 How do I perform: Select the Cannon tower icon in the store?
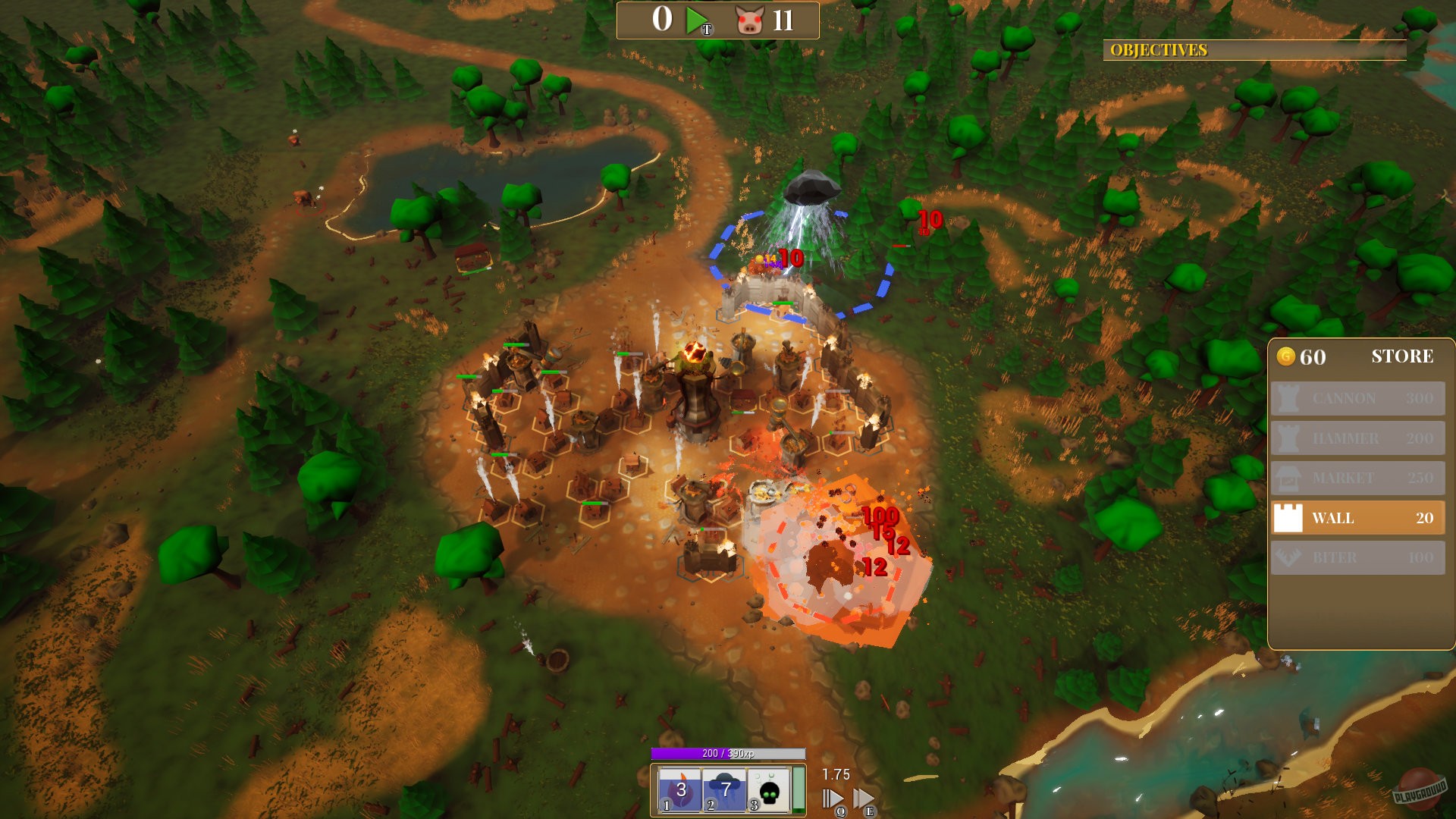[1288, 398]
